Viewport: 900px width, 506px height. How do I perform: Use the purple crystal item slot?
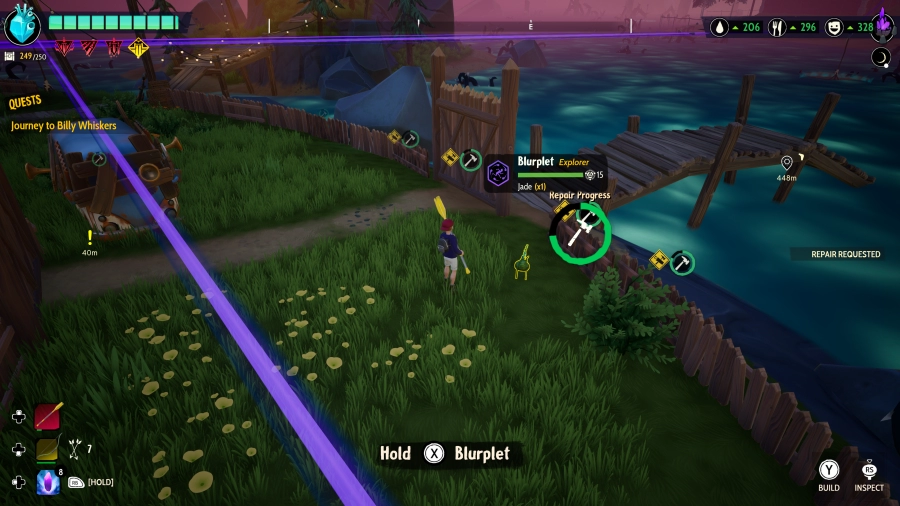pos(48,482)
